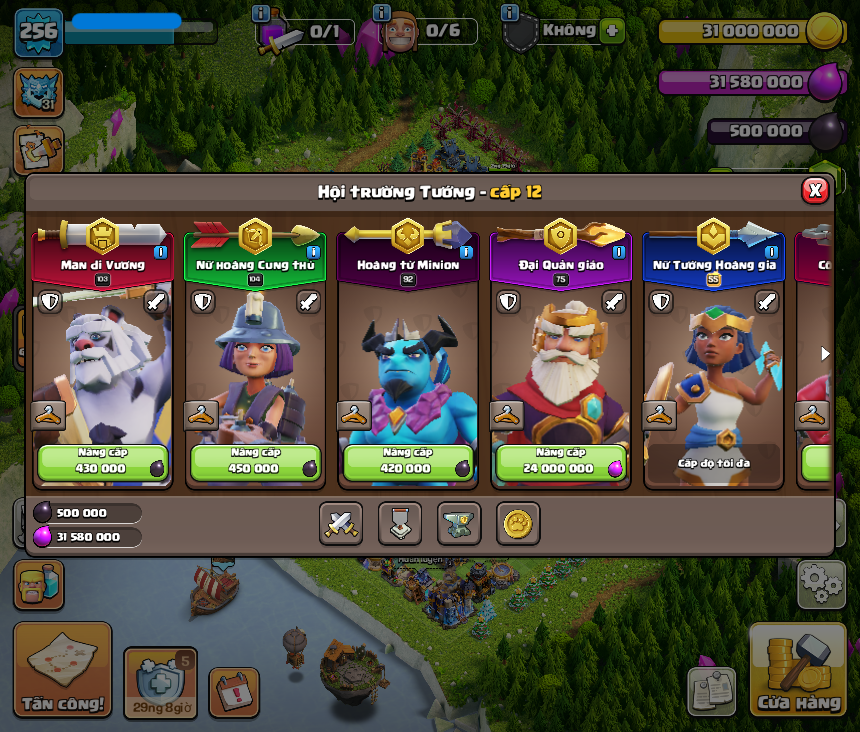This screenshot has height=732, width=860.
Task: Open the crossed swords button below heroes
Action: pyautogui.click(x=341, y=523)
